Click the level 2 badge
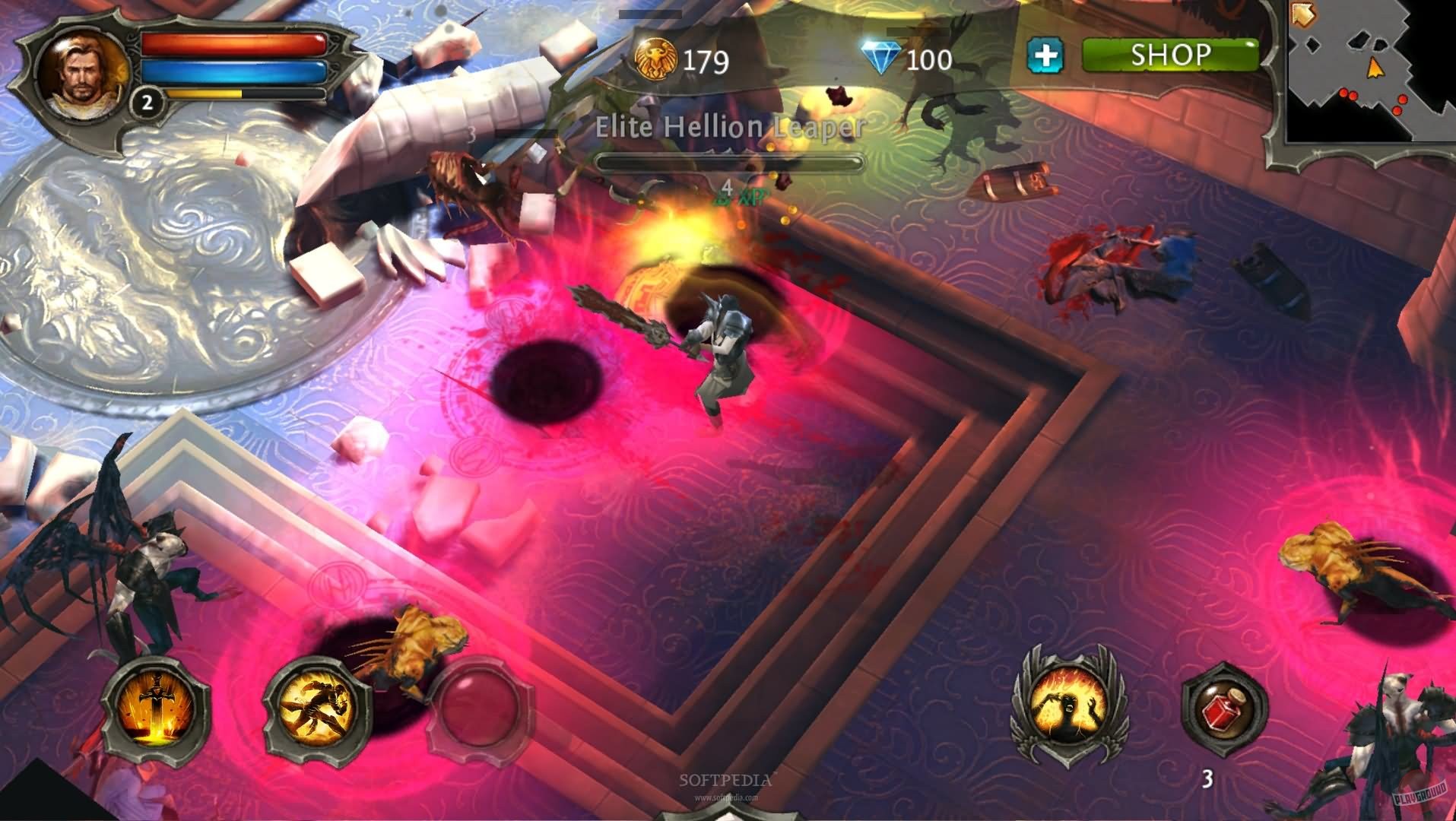1456x821 pixels. [147, 103]
